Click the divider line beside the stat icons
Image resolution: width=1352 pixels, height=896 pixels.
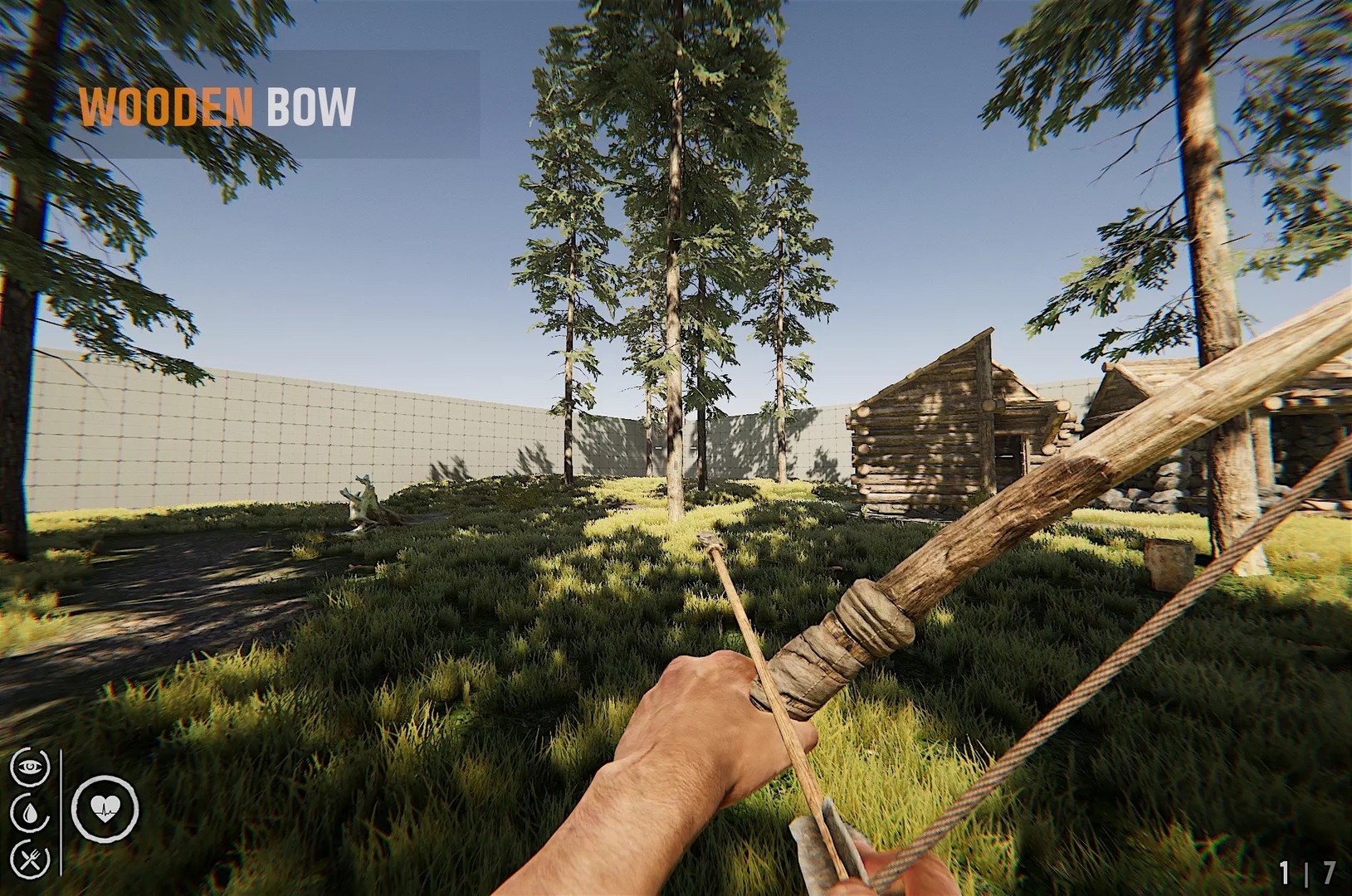(61, 813)
